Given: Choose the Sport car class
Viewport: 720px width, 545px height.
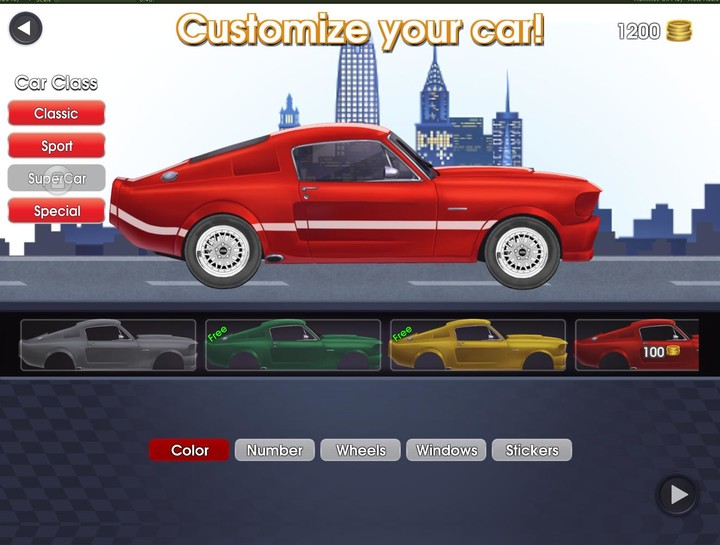Looking at the screenshot, I should click(x=56, y=146).
